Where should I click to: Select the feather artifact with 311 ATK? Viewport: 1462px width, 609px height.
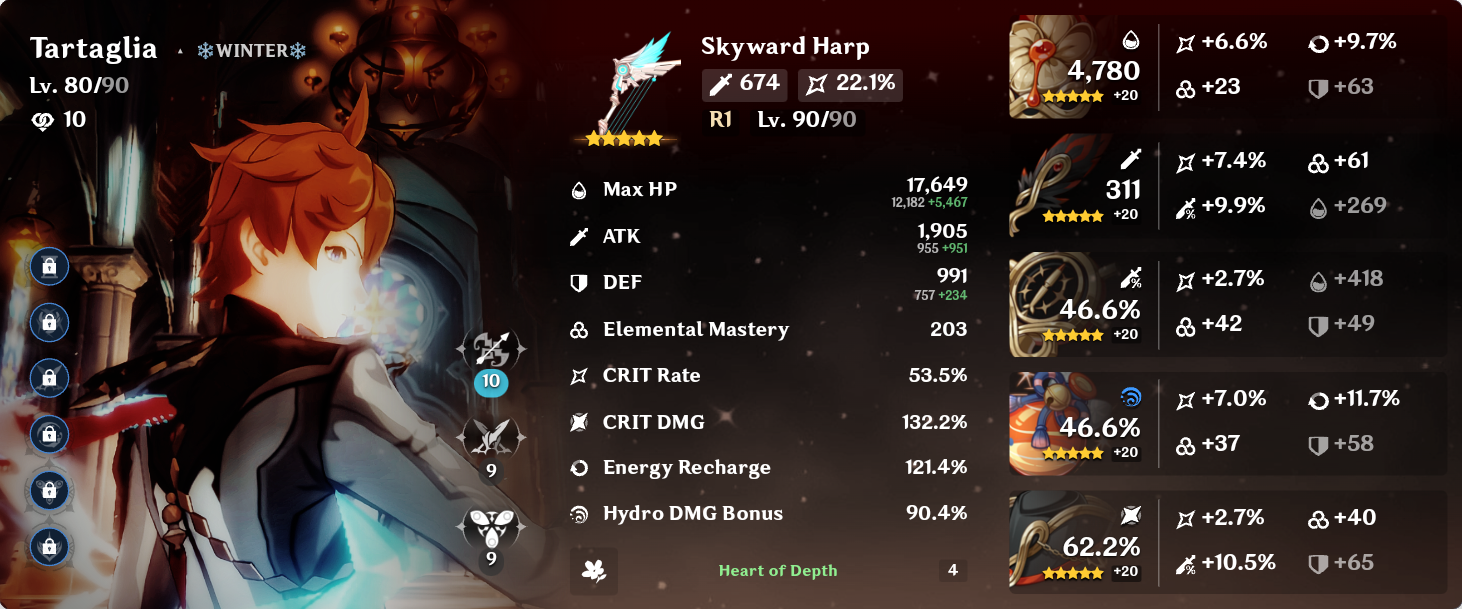(x=1045, y=188)
